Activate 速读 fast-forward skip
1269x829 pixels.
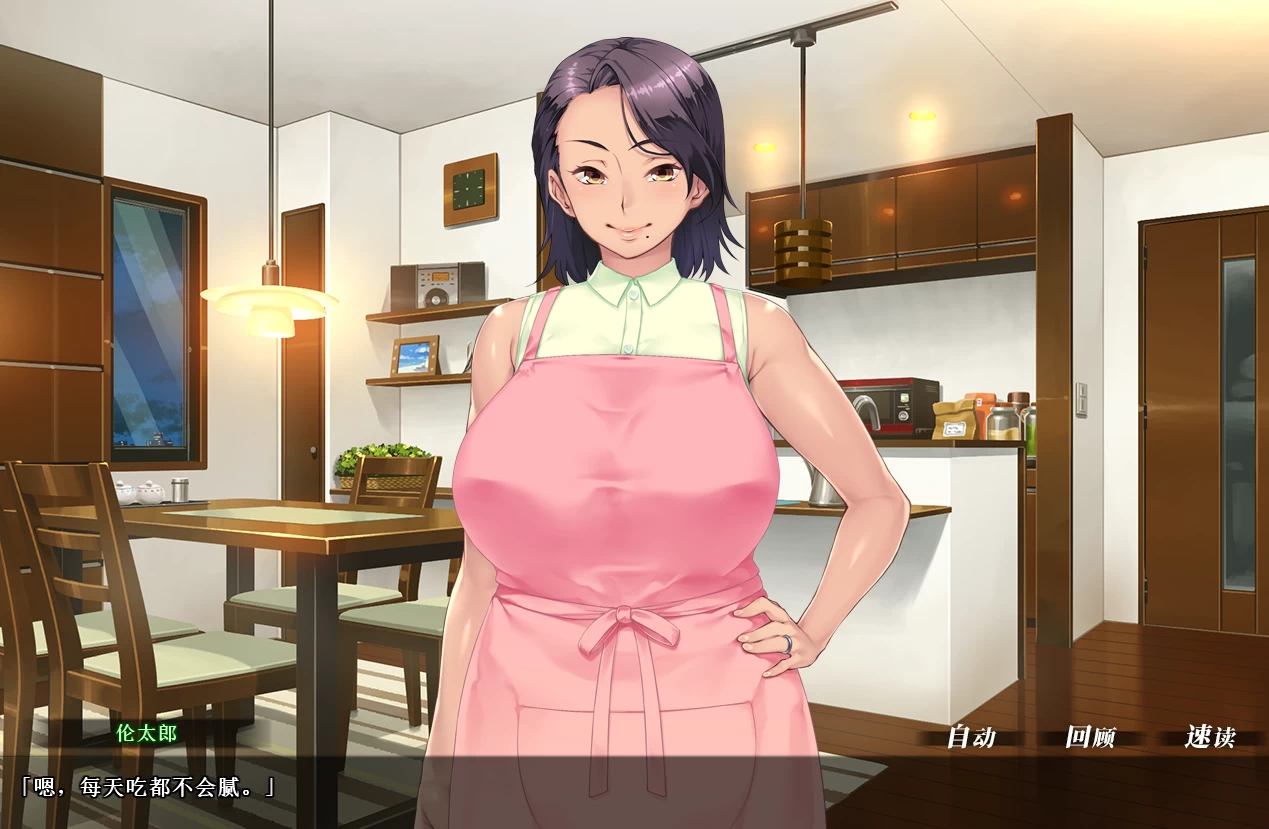(1210, 738)
